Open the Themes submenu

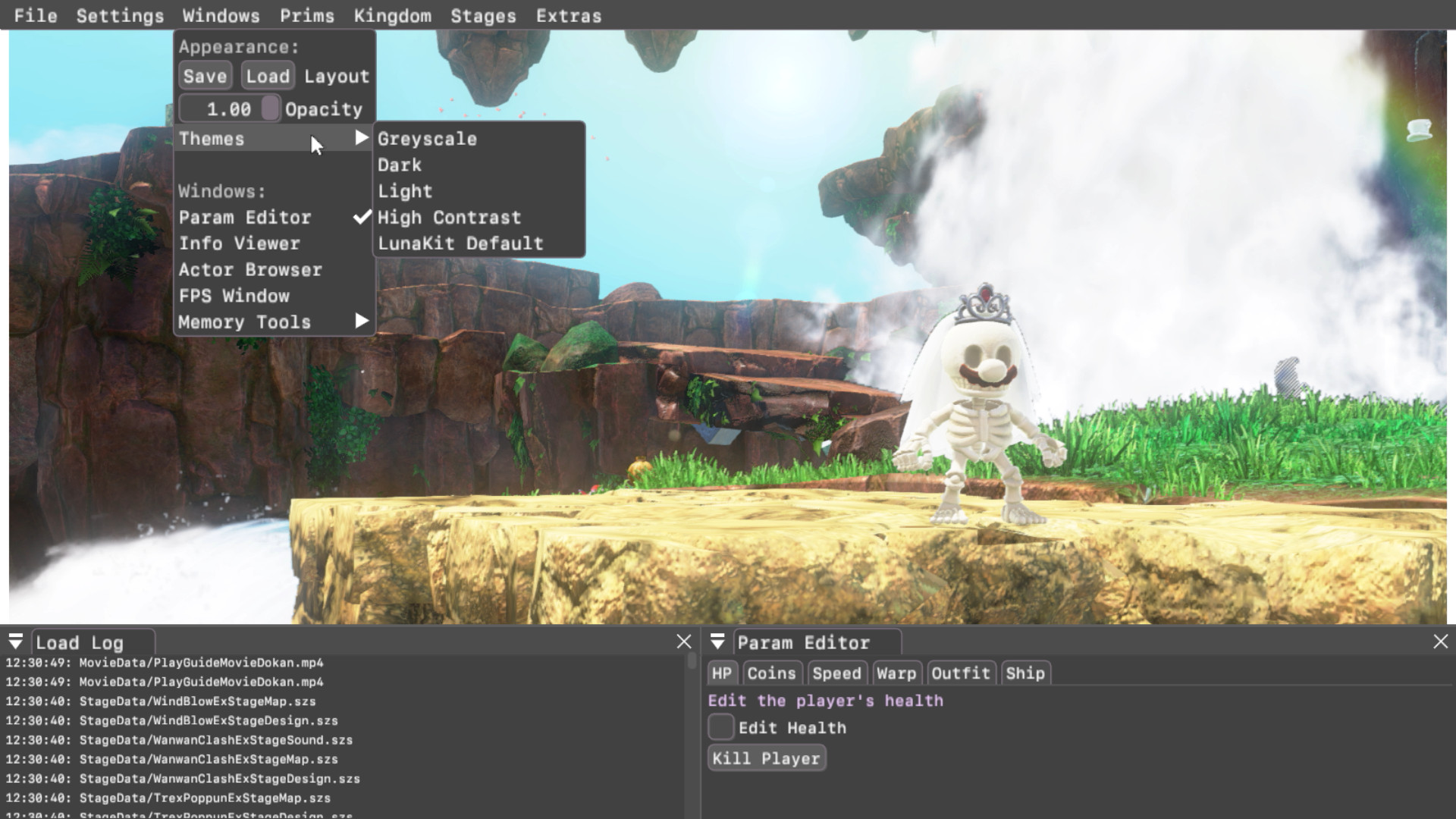tap(212, 139)
